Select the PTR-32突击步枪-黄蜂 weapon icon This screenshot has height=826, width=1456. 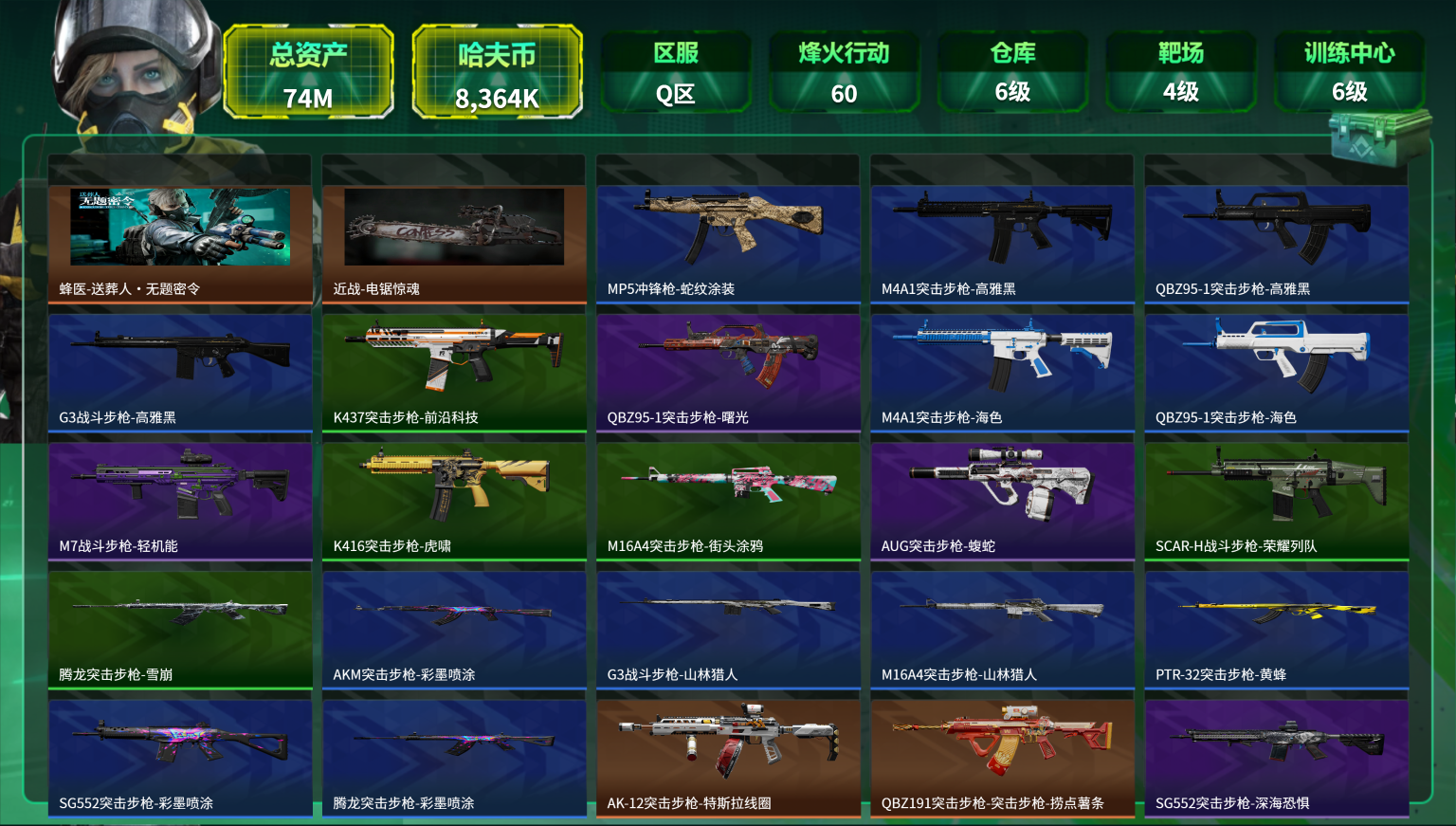tap(1276, 615)
